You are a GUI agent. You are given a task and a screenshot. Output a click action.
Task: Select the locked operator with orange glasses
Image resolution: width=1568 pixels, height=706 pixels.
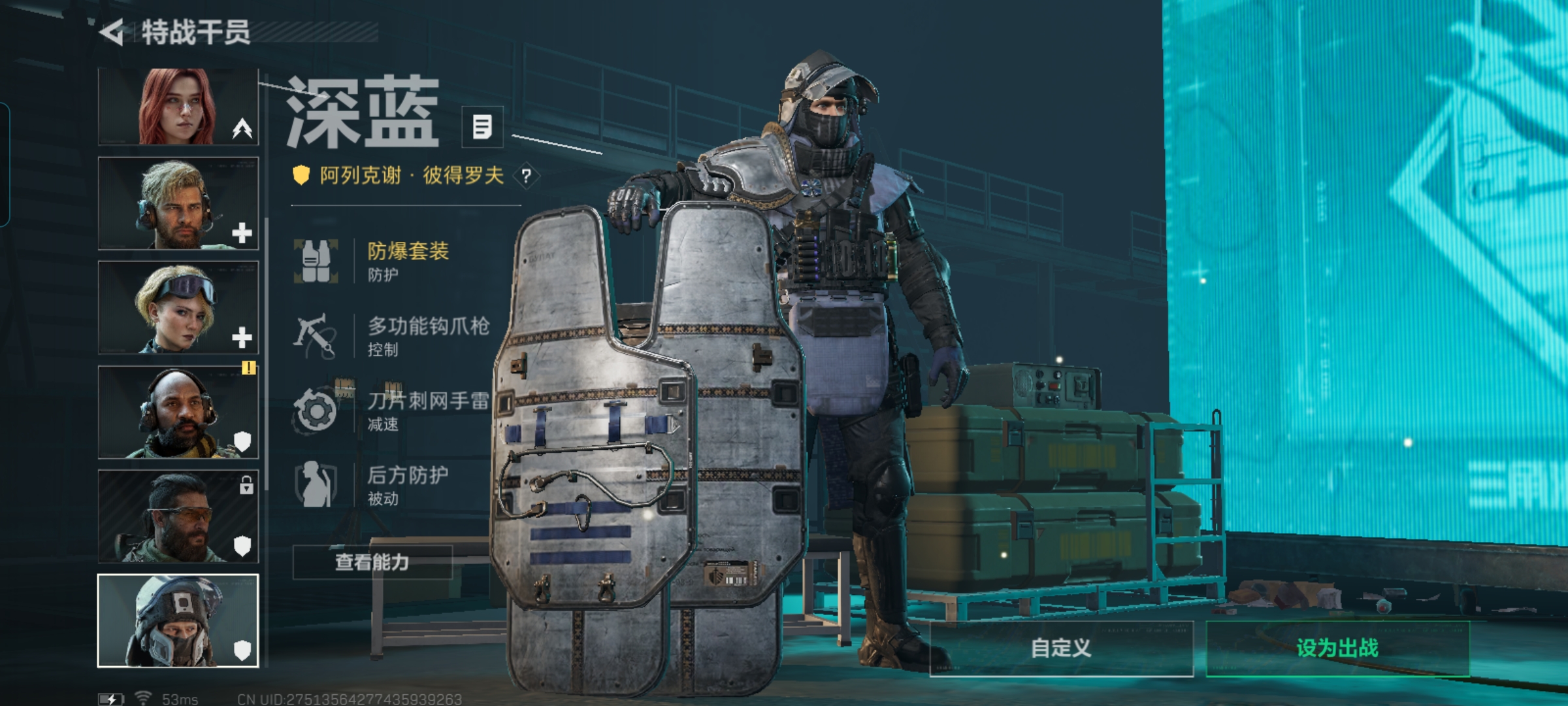point(178,516)
